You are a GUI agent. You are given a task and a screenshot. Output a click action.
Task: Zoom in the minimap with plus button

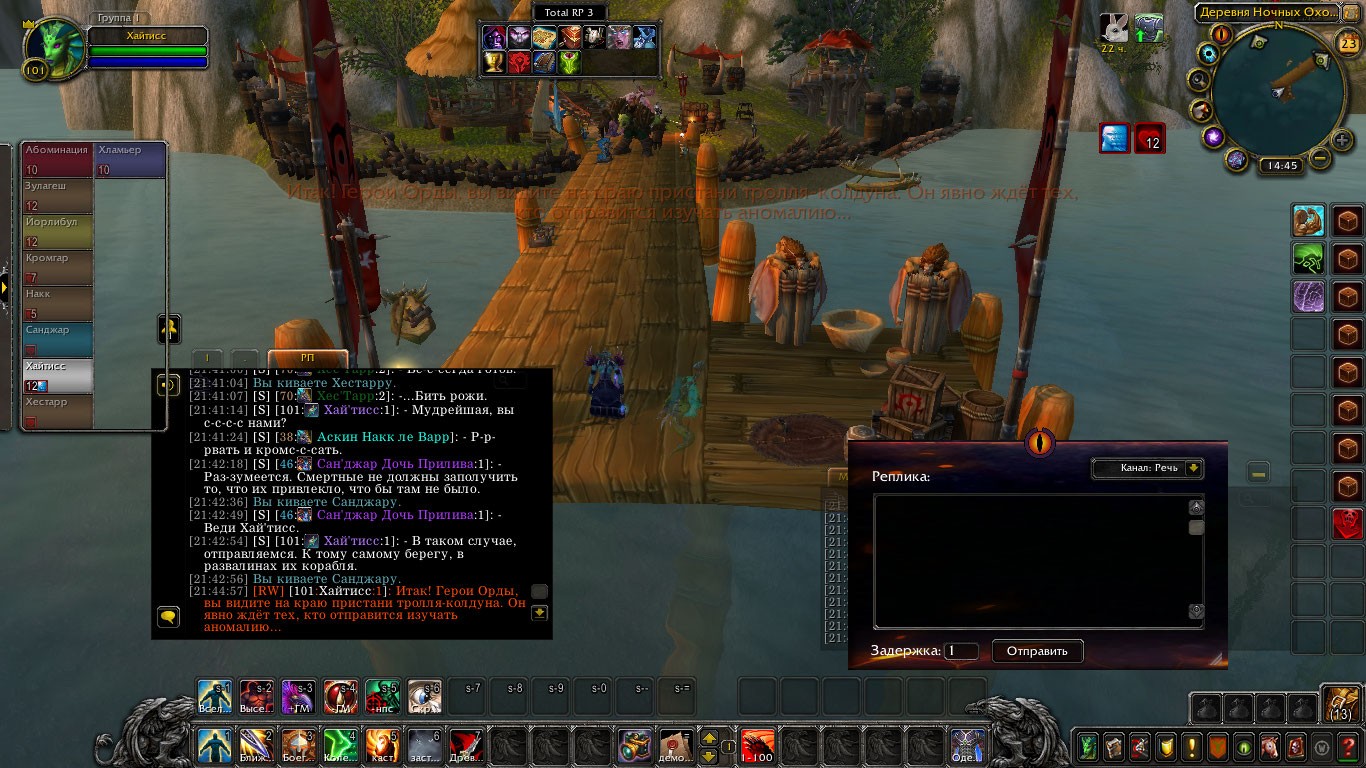click(x=1342, y=140)
